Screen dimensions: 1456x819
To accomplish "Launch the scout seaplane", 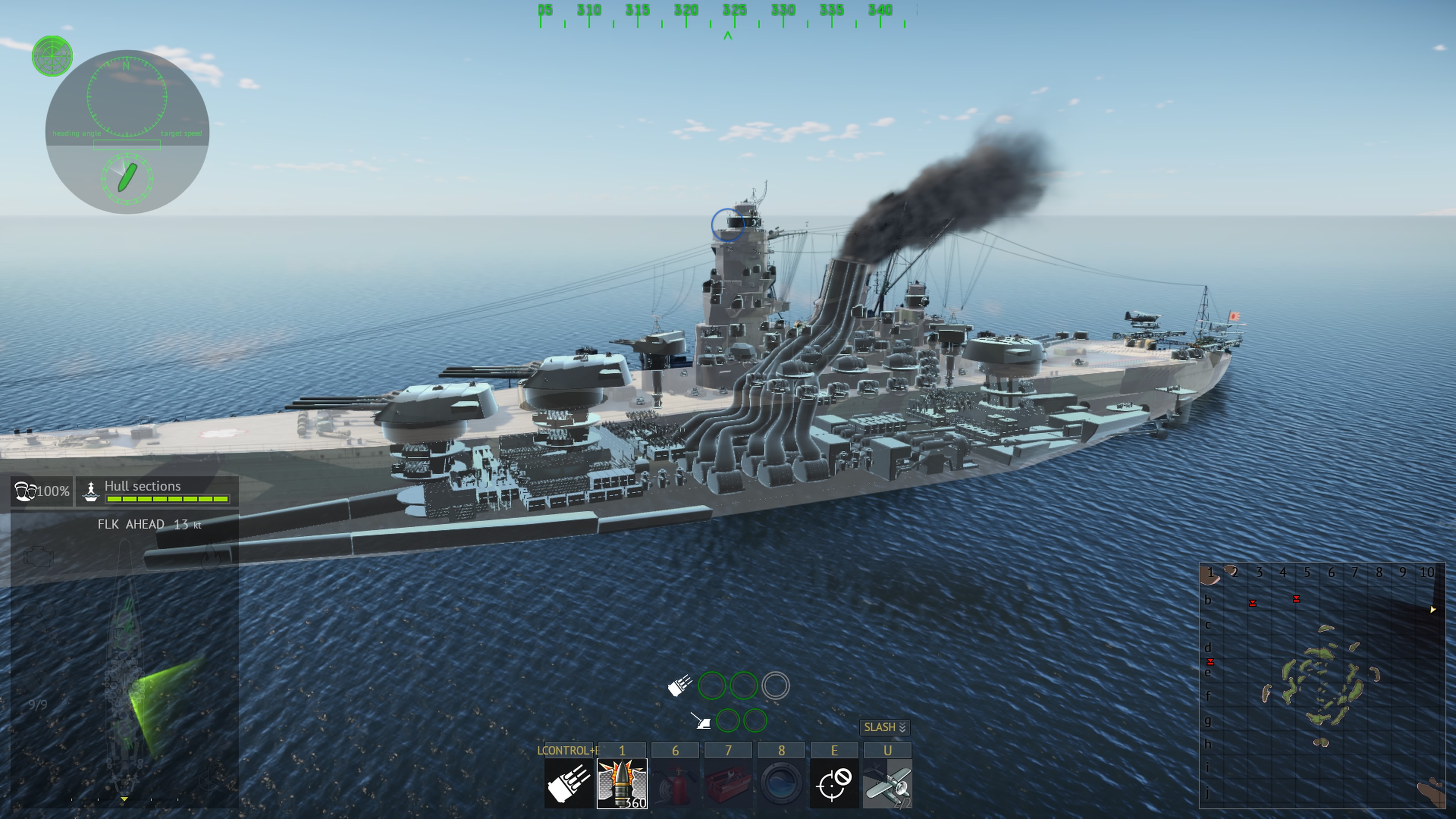I will (x=887, y=783).
